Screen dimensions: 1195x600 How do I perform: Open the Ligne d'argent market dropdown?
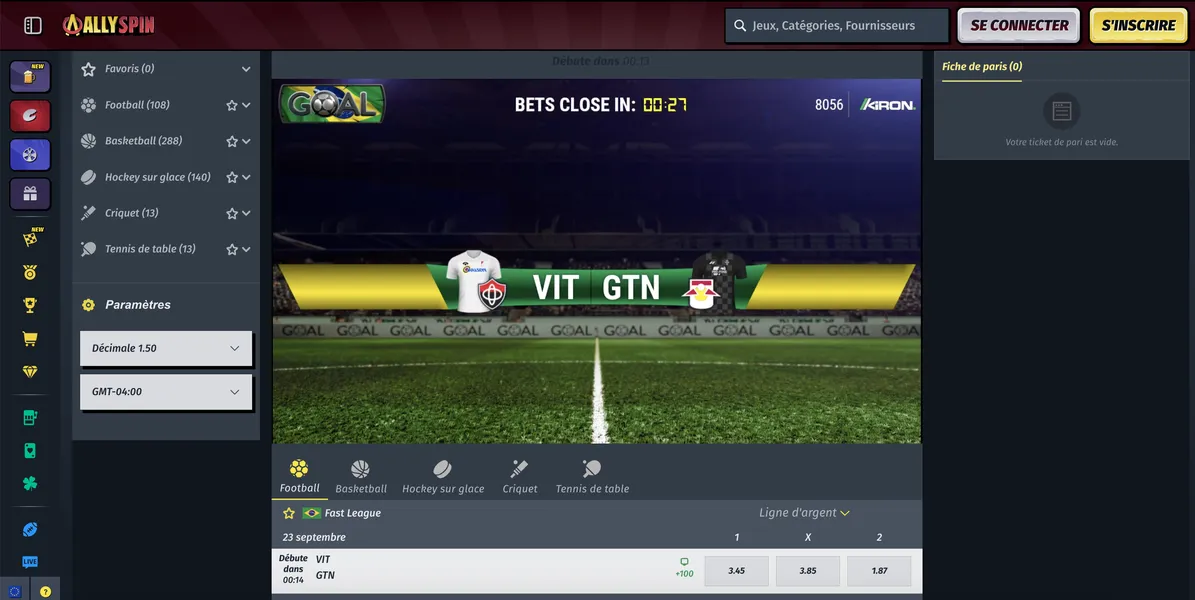coord(804,513)
